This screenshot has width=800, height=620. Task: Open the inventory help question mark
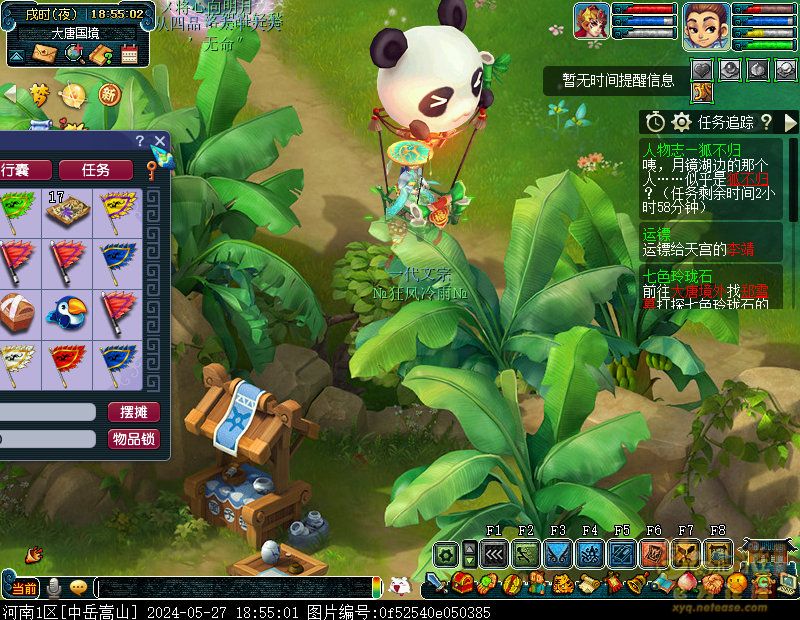click(140, 141)
